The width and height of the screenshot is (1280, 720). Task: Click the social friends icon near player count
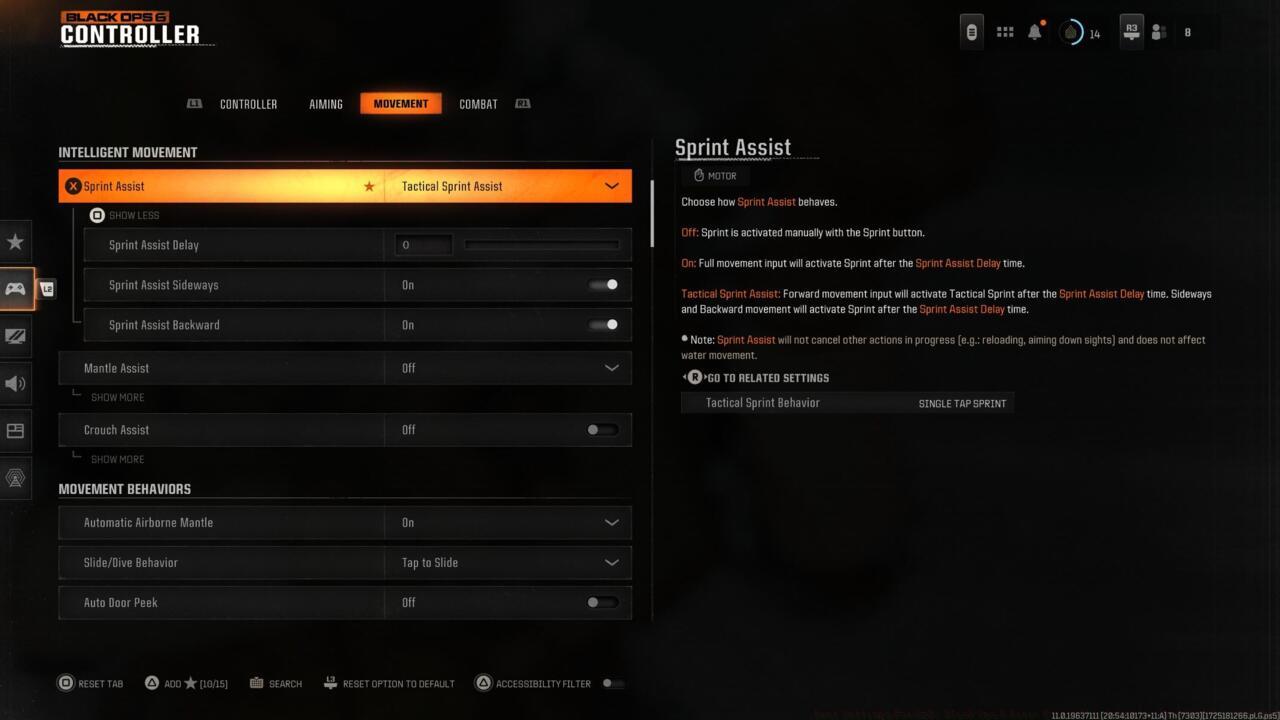point(1159,31)
